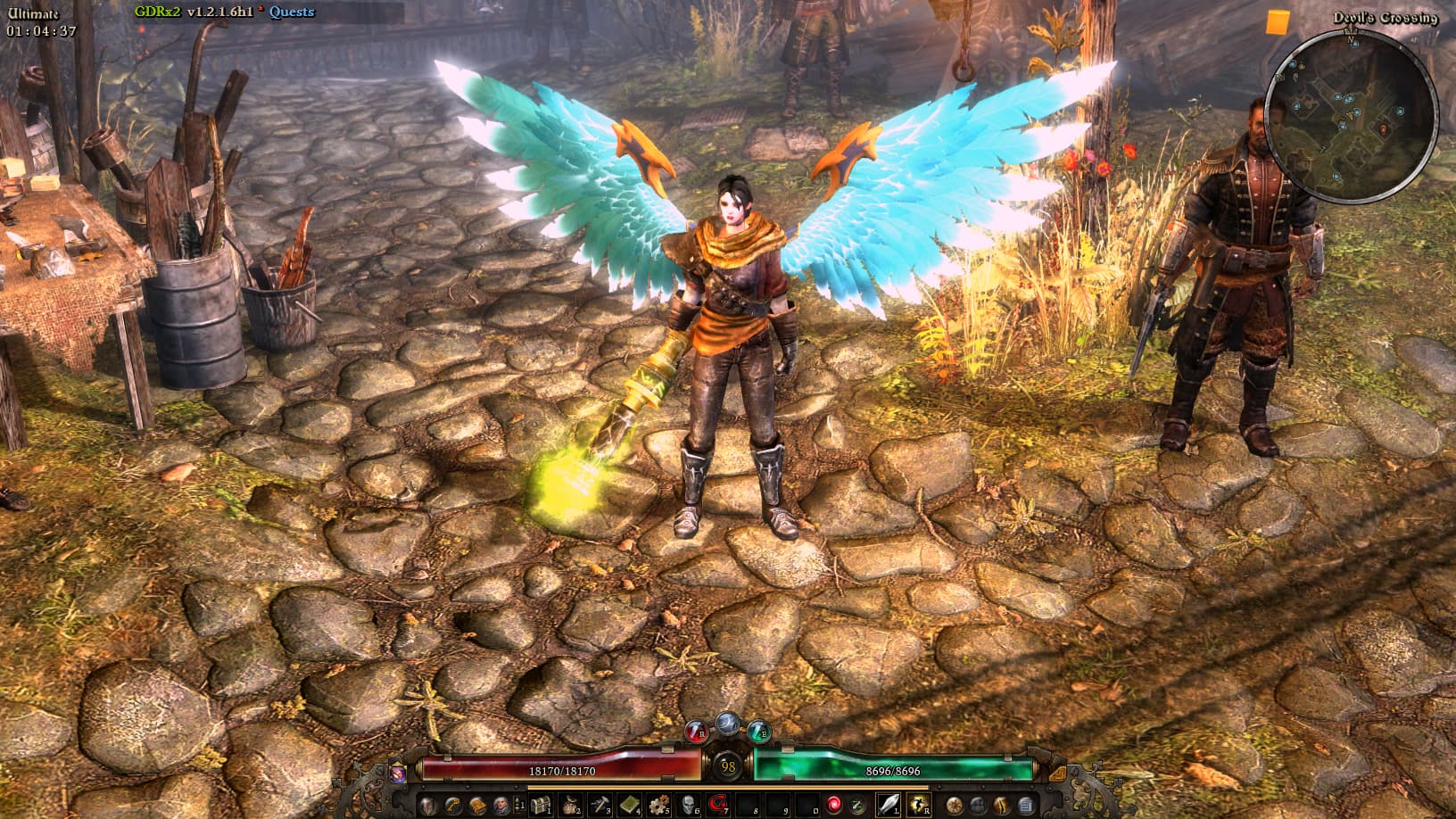Select the loot sack in hotbar slot 2
The width and height of the screenshot is (1456, 819).
pyautogui.click(x=570, y=805)
